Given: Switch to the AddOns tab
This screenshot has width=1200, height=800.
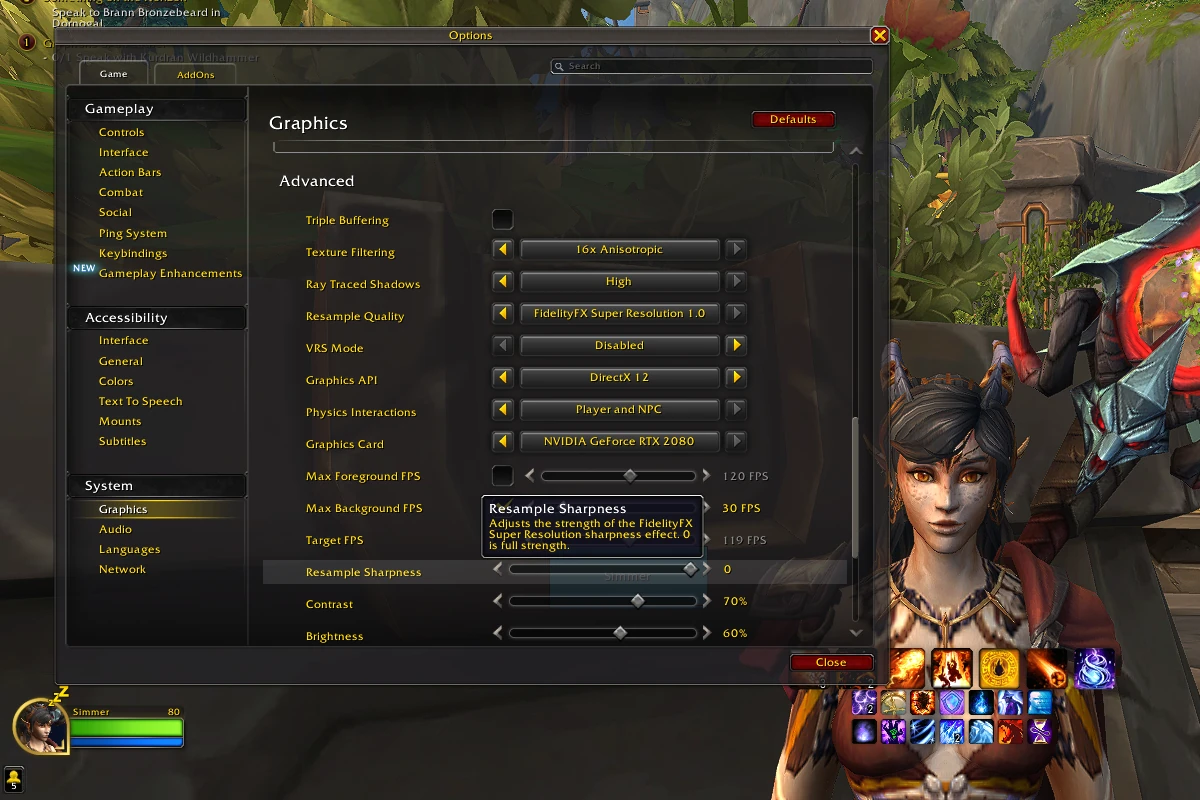Looking at the screenshot, I should click(x=196, y=75).
